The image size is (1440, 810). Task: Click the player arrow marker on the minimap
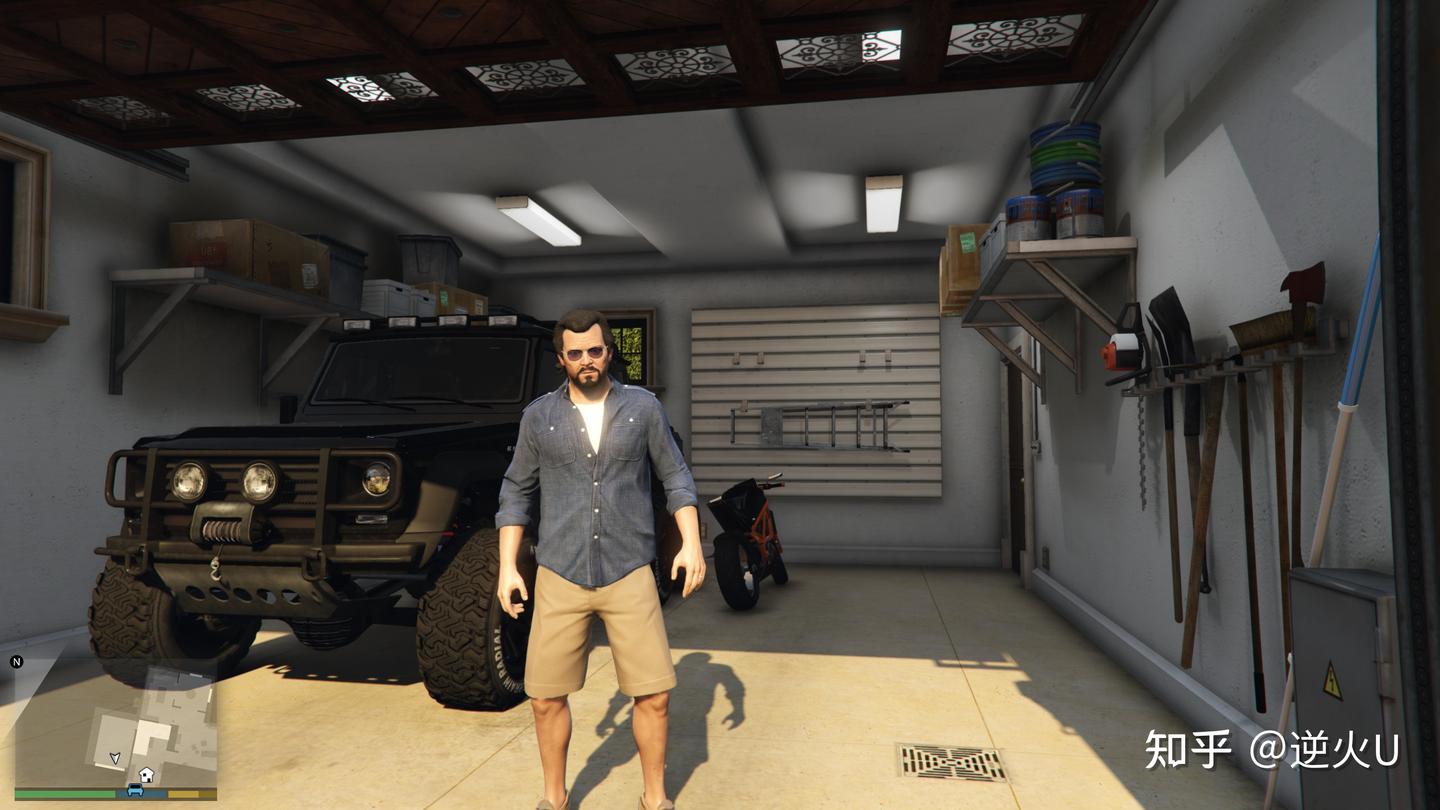point(114,757)
